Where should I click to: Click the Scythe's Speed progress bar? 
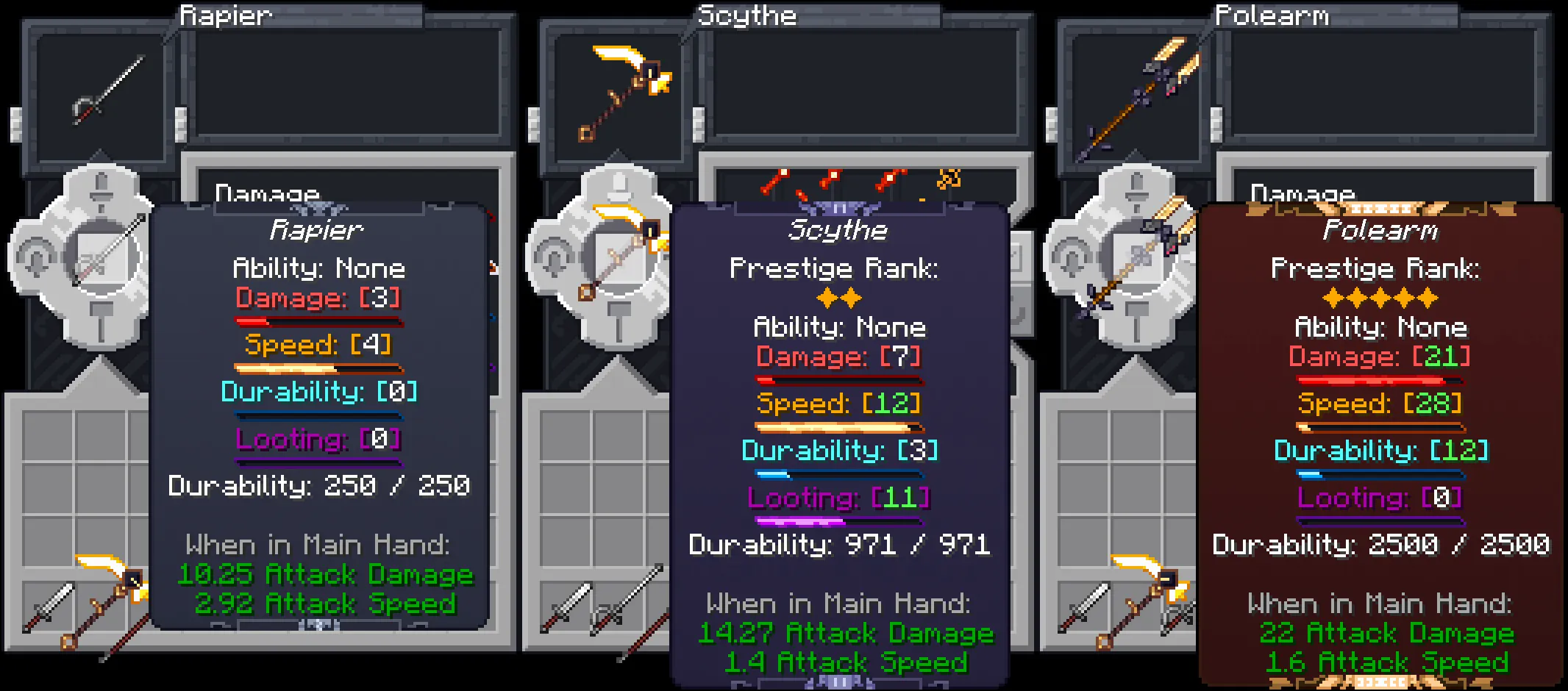[x=838, y=426]
